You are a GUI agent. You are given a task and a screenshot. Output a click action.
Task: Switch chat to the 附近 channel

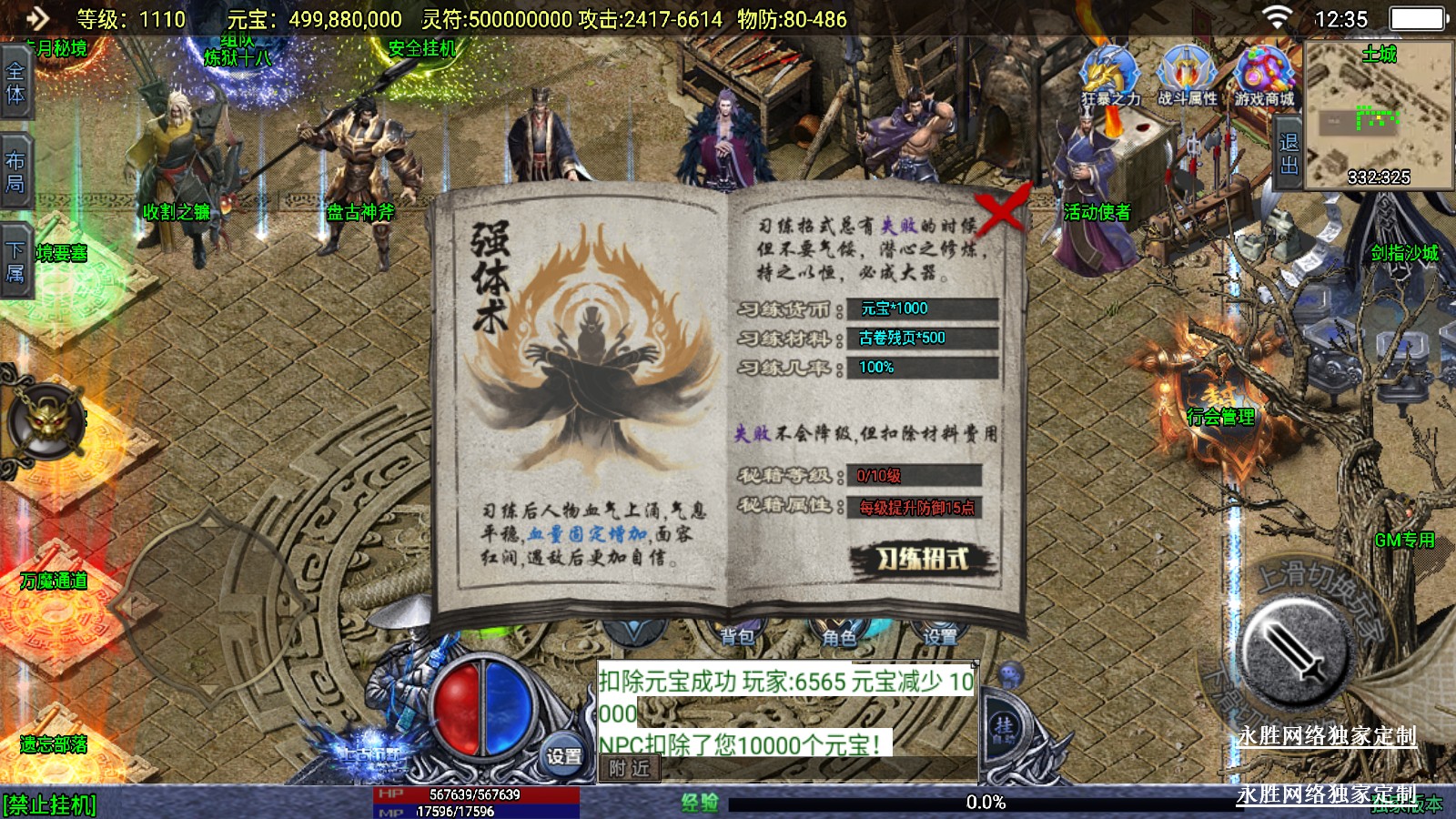tap(630, 769)
